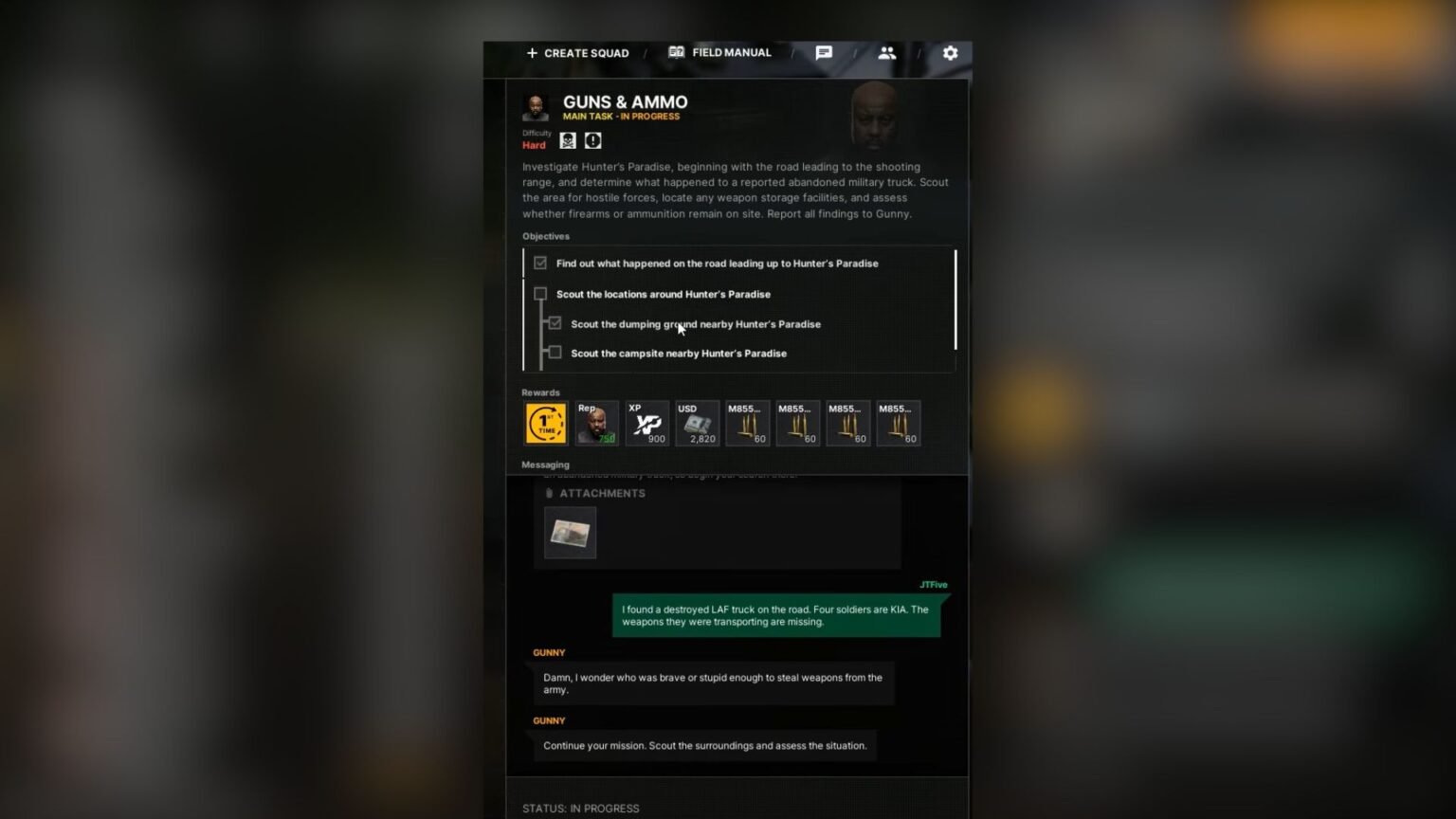Image resolution: width=1456 pixels, height=819 pixels.
Task: Open the chat message icon in top bar
Action: (823, 53)
